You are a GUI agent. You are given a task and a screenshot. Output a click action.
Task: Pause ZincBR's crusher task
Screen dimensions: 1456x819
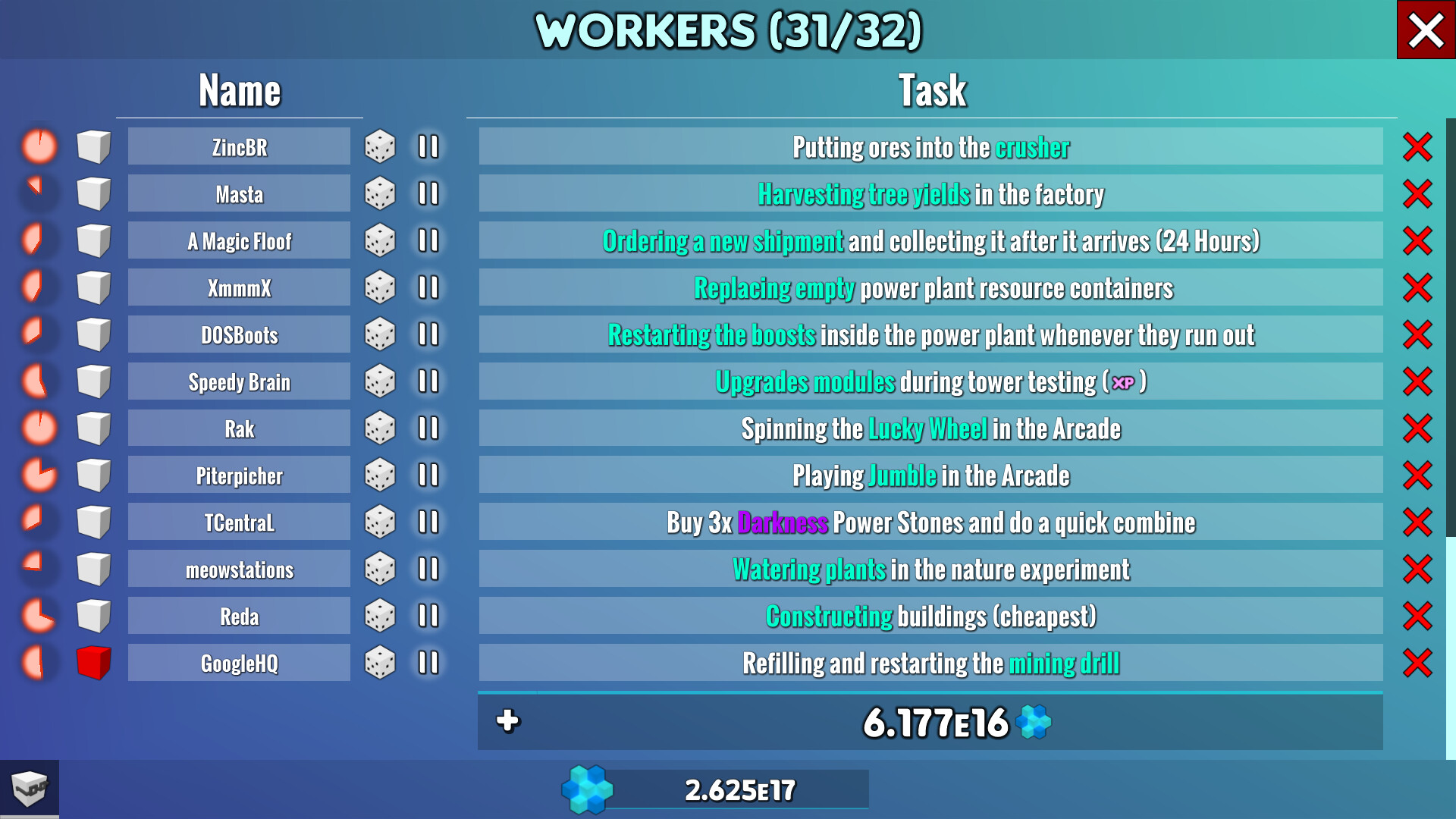pyautogui.click(x=425, y=146)
